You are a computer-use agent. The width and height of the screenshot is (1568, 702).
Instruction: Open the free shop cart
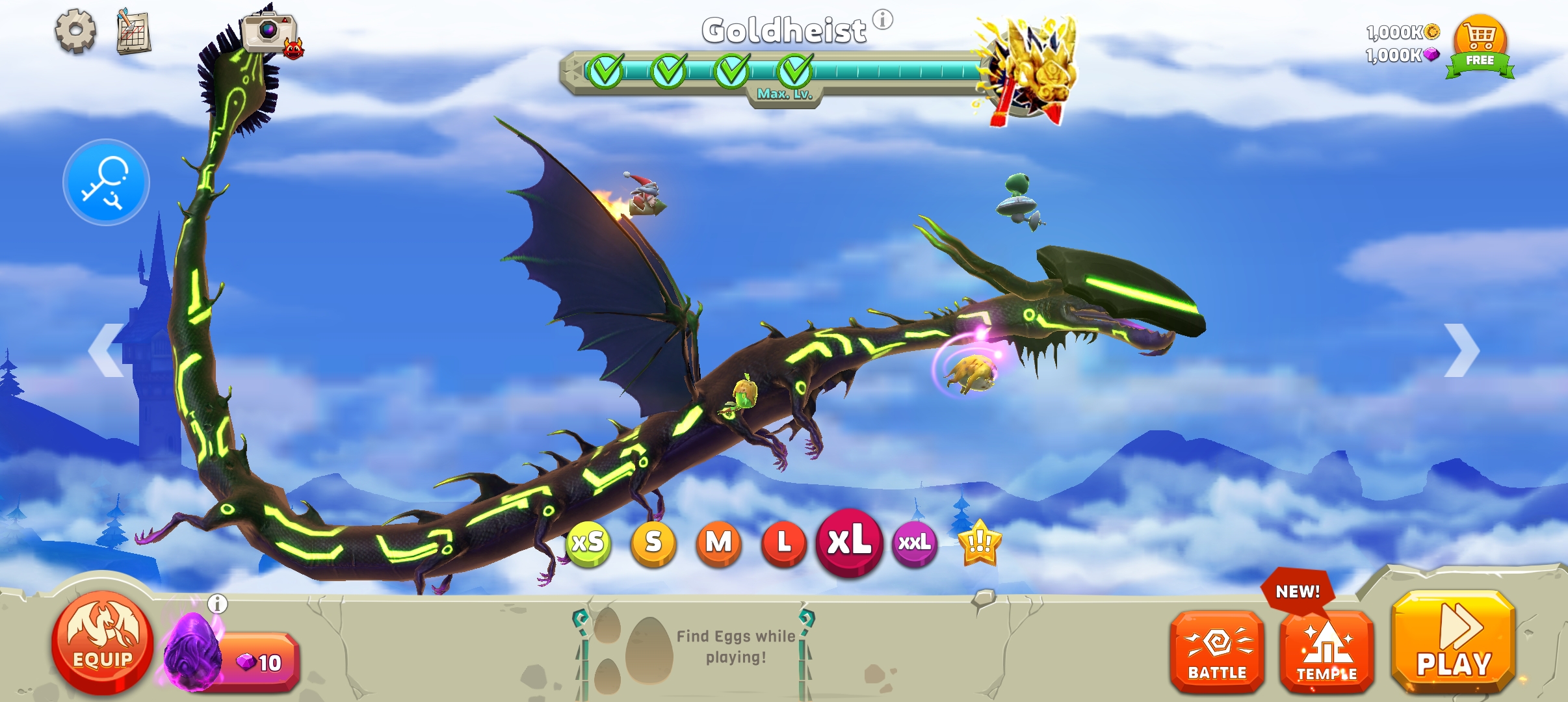[1480, 45]
